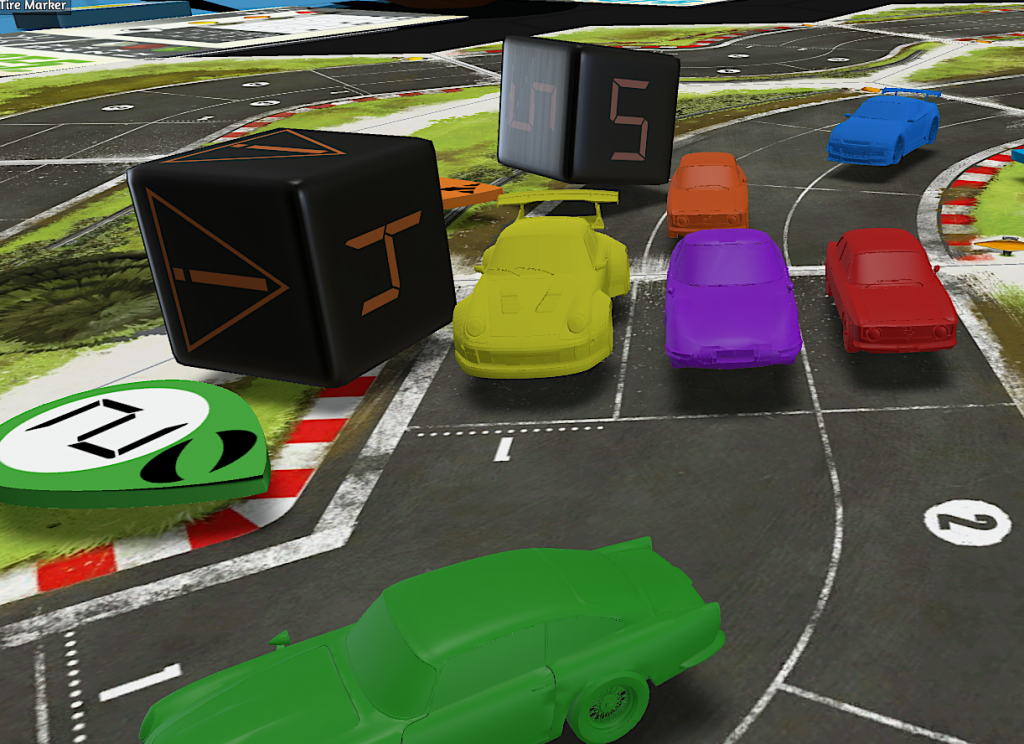Select the small black die showing 5
This screenshot has height=744, width=1024.
[588, 110]
